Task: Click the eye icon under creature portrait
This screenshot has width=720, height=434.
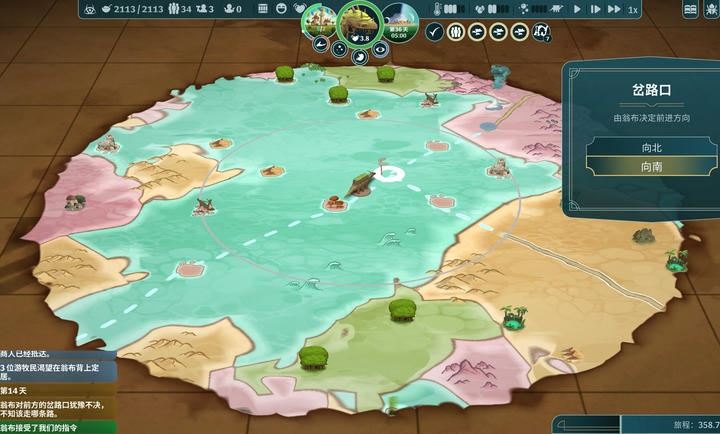Action: tap(378, 46)
